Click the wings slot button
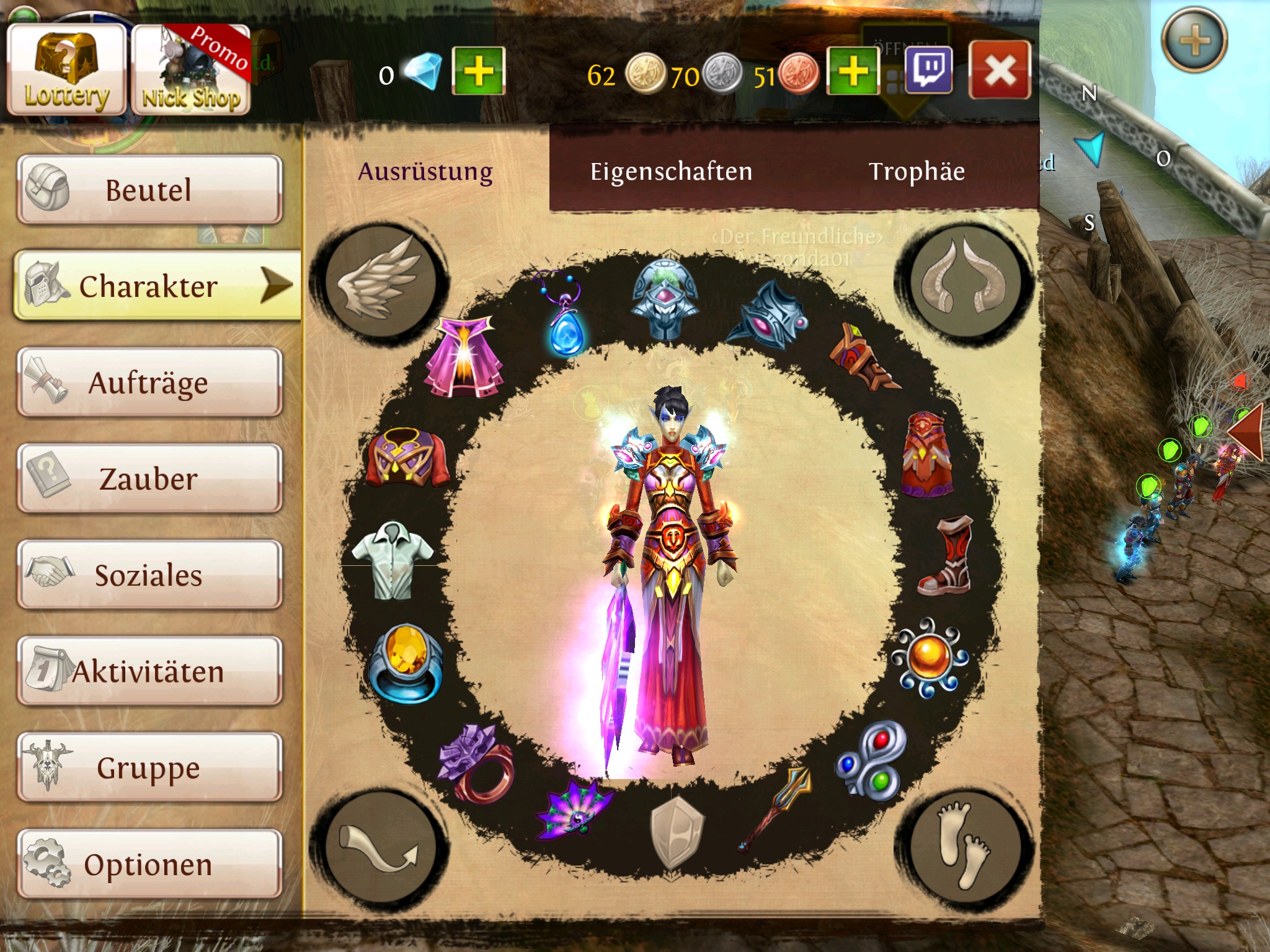Screen dimensions: 1270x952 (379, 281)
